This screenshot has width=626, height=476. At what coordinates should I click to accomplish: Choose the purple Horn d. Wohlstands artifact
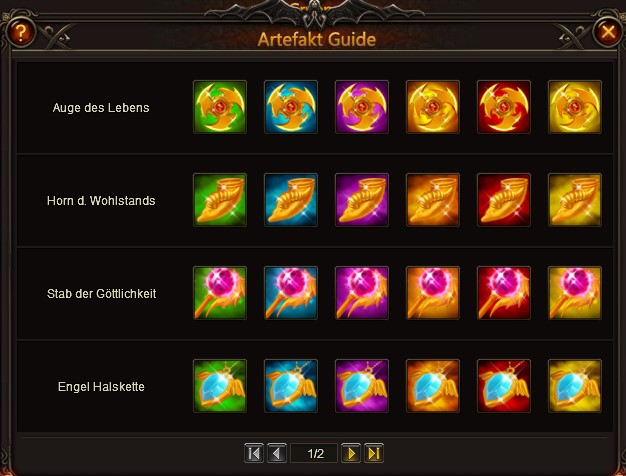click(362, 200)
